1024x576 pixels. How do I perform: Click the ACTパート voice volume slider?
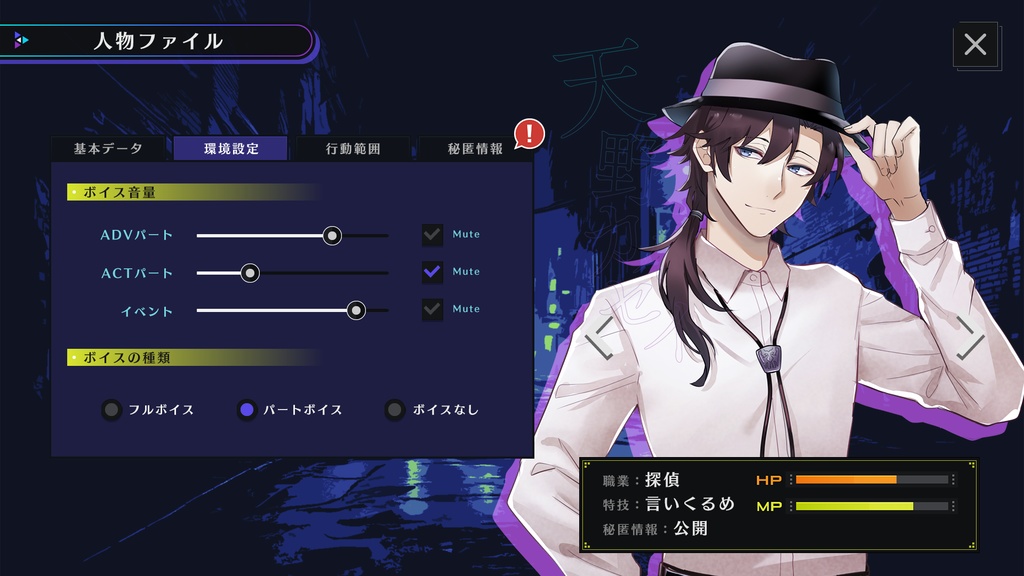tap(250, 272)
